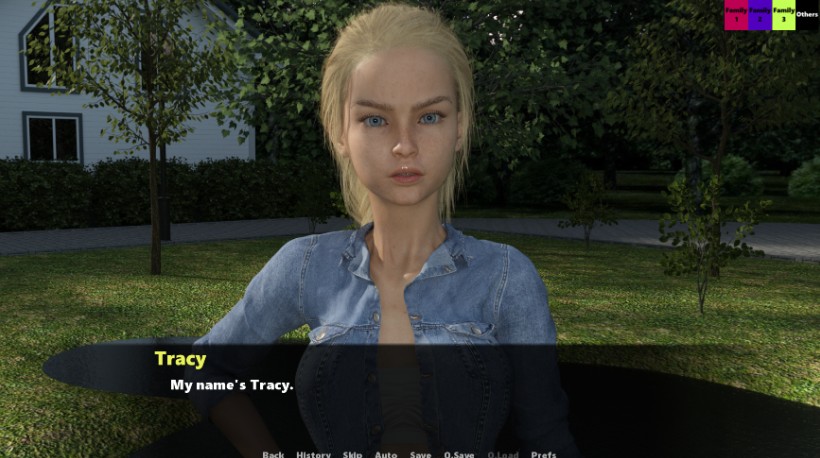Open the black Others category
The image size is (820, 458).
[807, 15]
